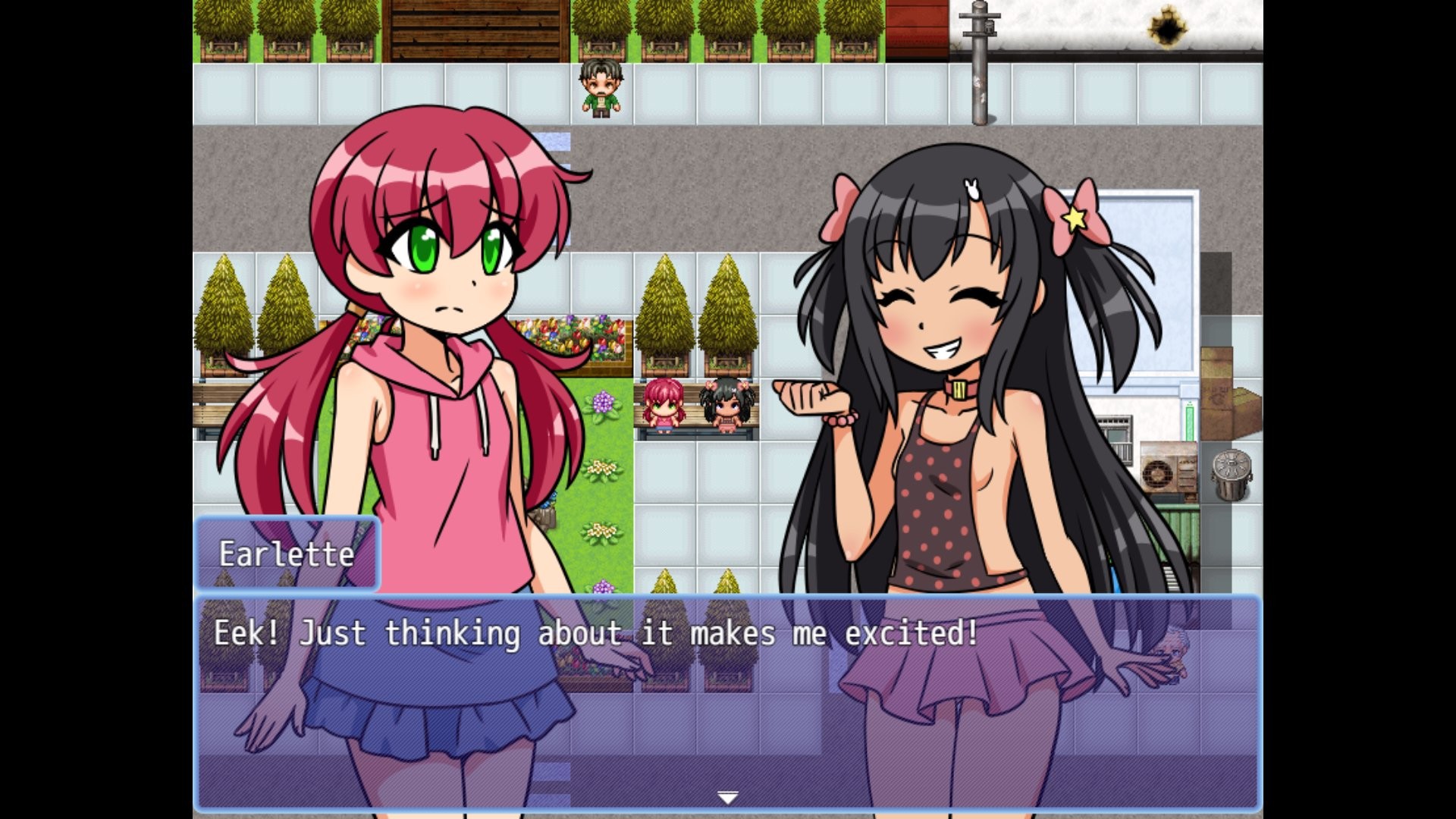Click the dialogue message box text
Viewport: 1456px width, 819px height.
pyautogui.click(x=596, y=633)
